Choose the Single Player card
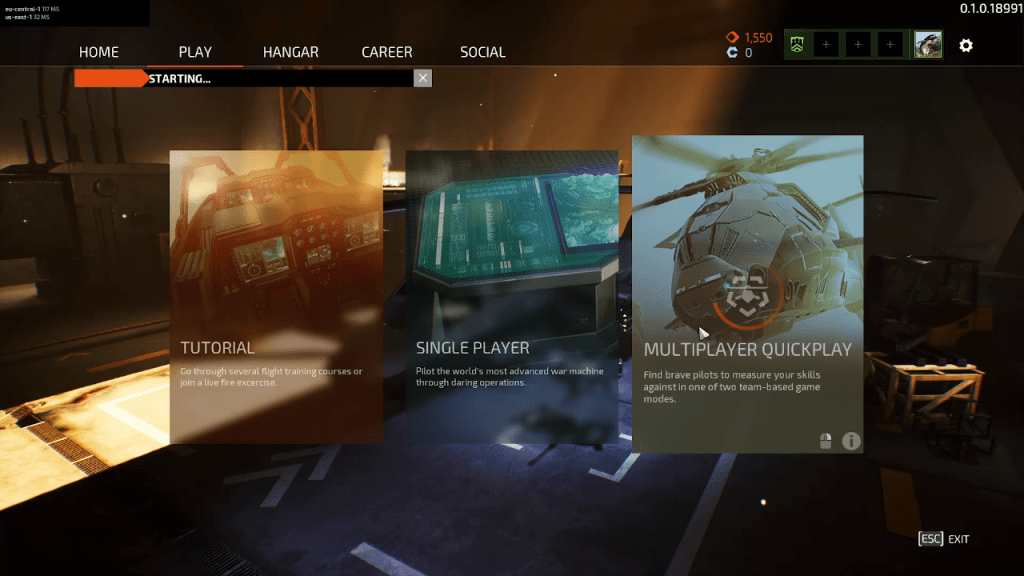The width and height of the screenshot is (1024, 576). click(x=511, y=296)
